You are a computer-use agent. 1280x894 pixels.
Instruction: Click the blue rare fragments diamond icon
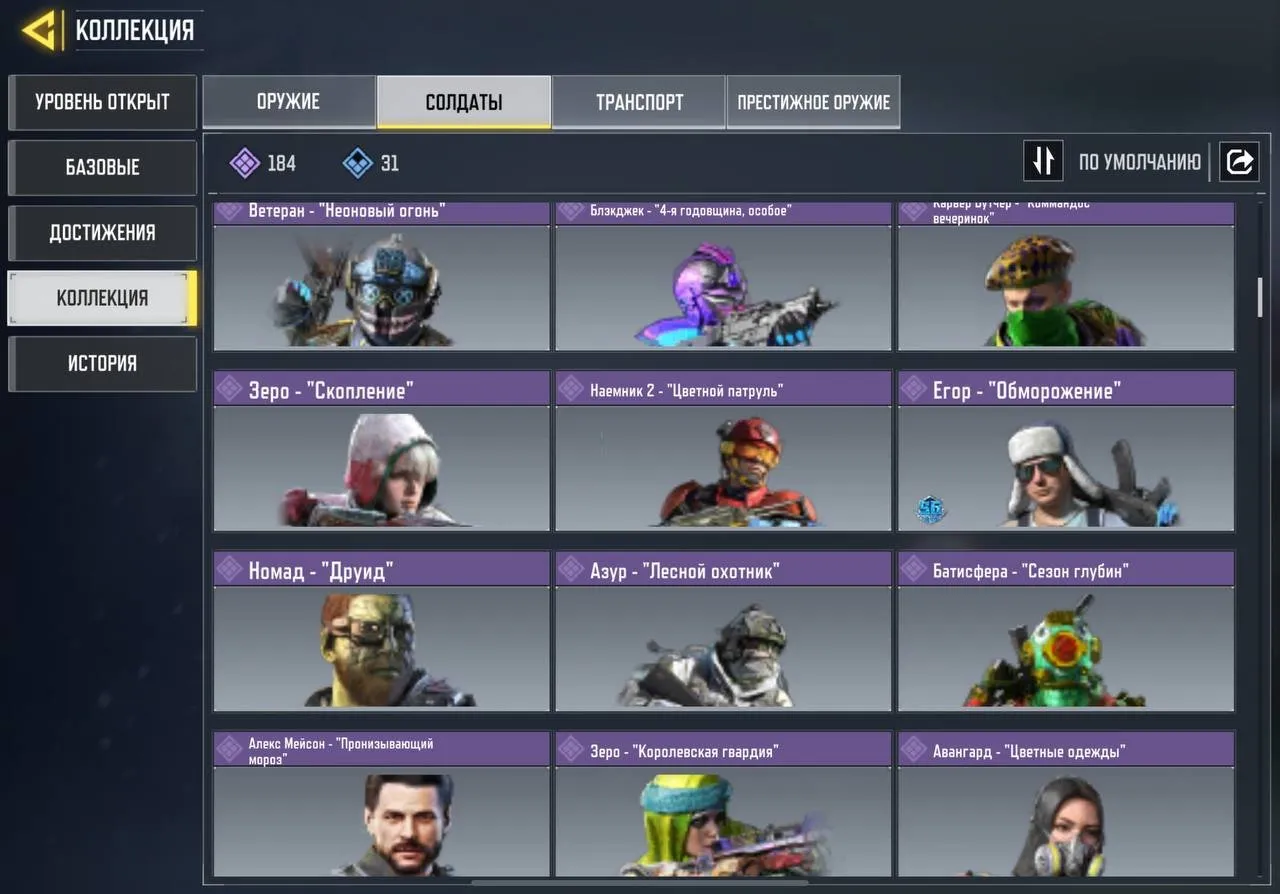[356, 162]
